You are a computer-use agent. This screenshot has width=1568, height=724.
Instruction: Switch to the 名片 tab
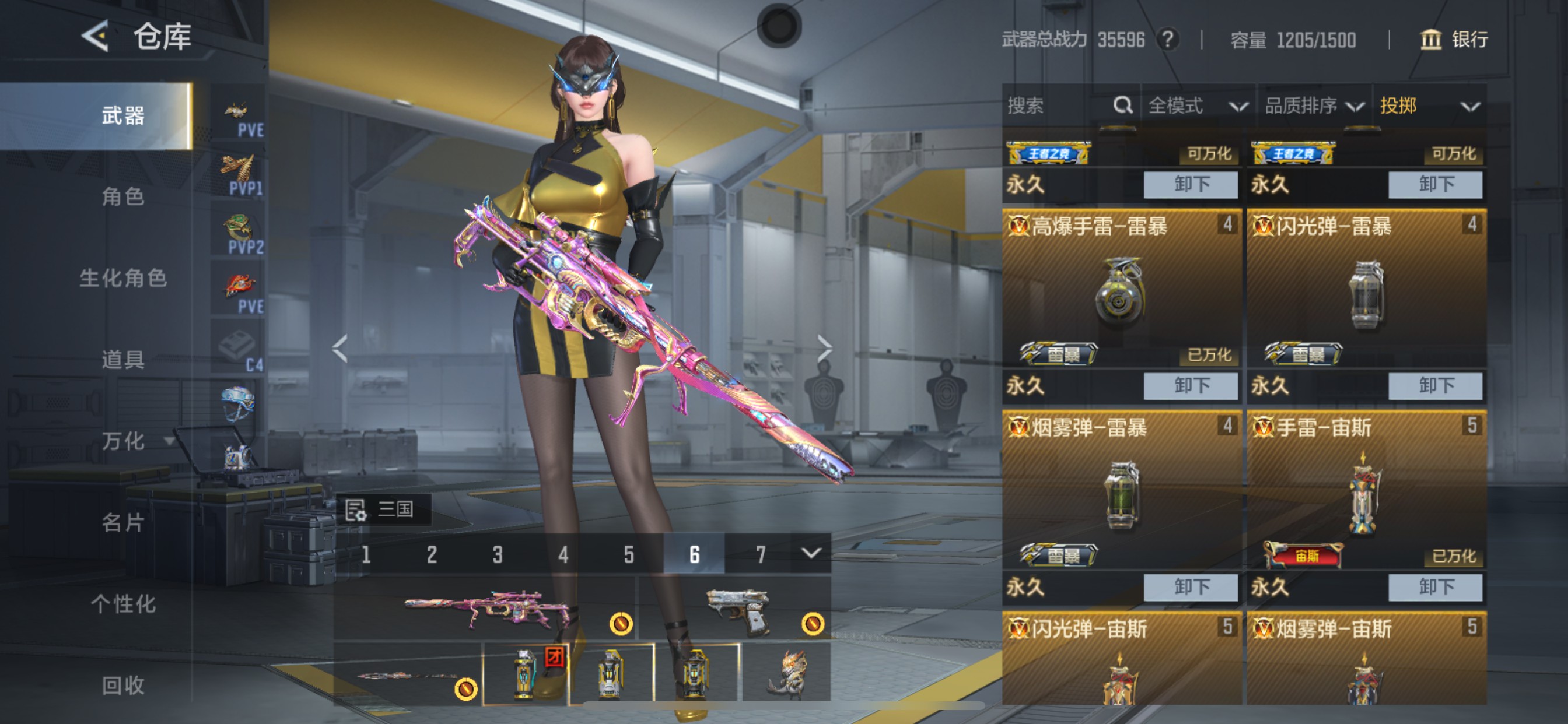[123, 522]
